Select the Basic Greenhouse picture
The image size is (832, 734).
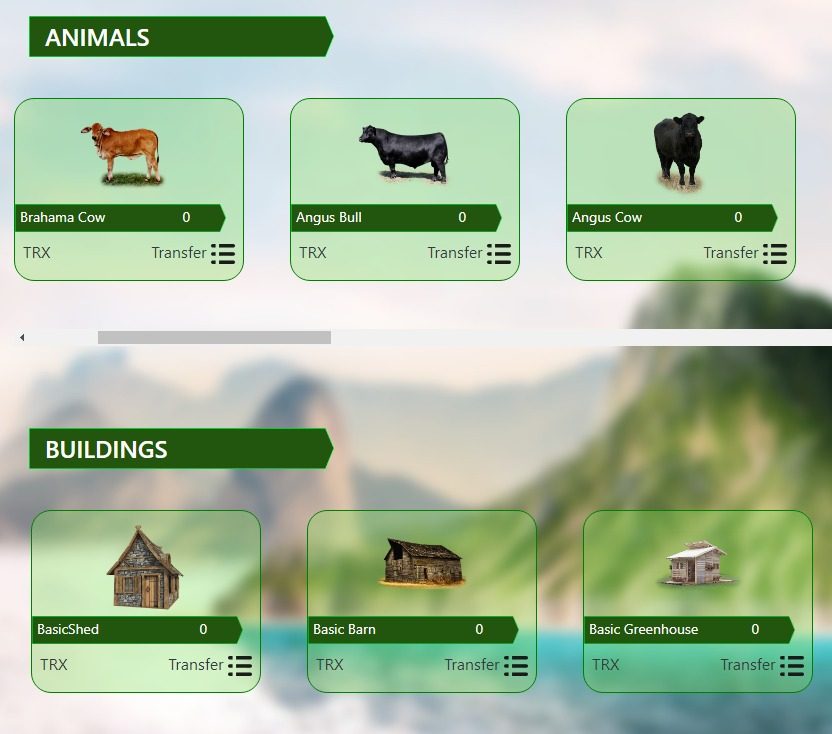tap(697, 564)
